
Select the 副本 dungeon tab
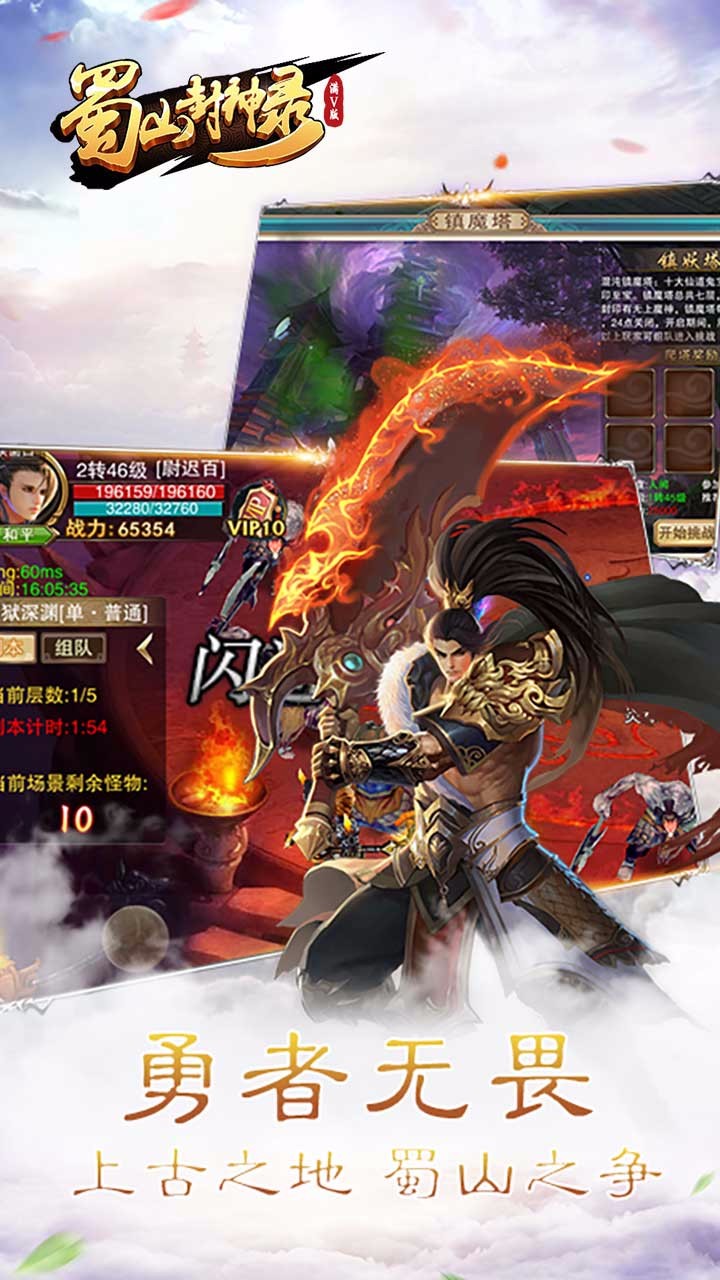14,648
